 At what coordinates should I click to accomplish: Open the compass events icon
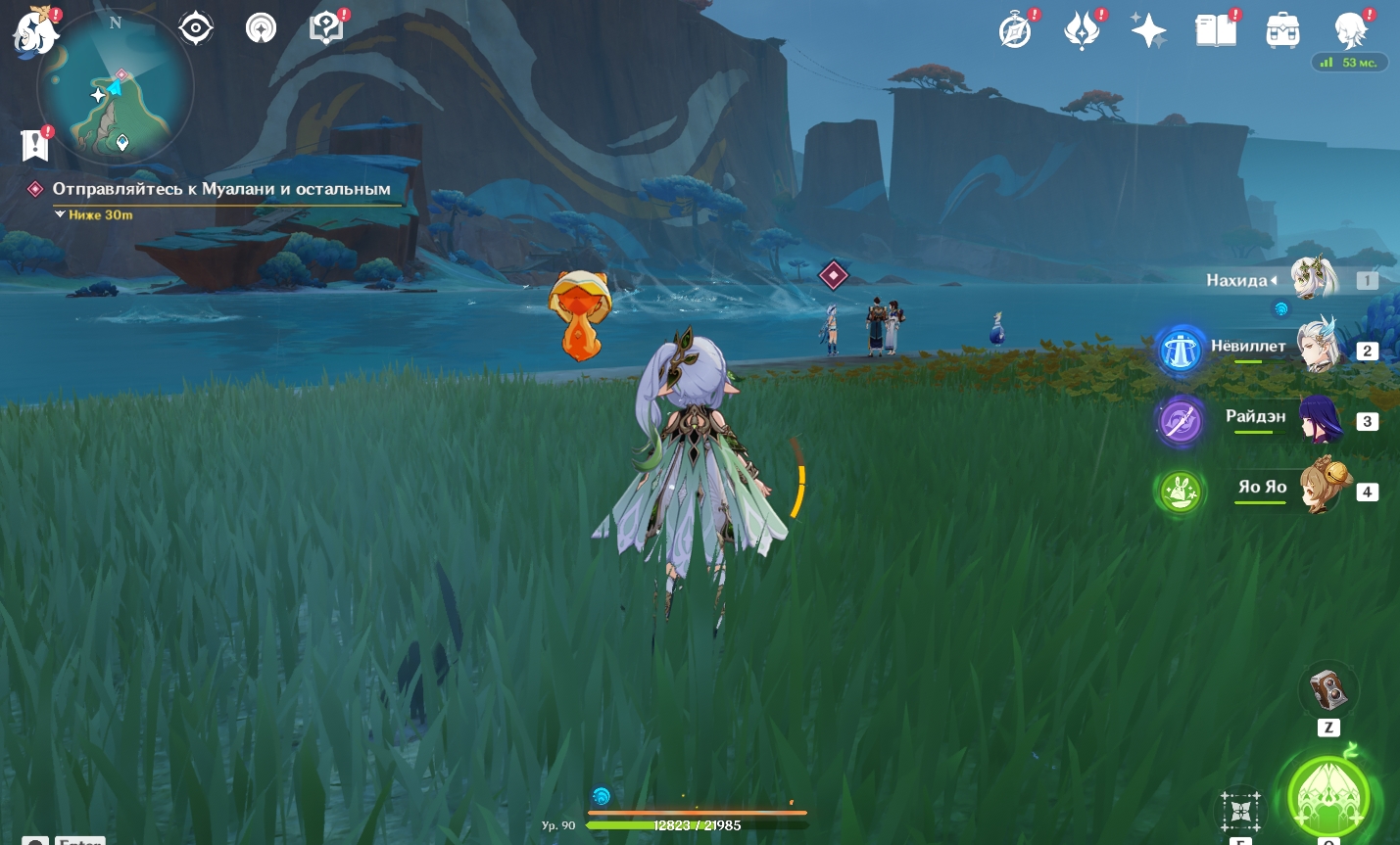[1016, 30]
